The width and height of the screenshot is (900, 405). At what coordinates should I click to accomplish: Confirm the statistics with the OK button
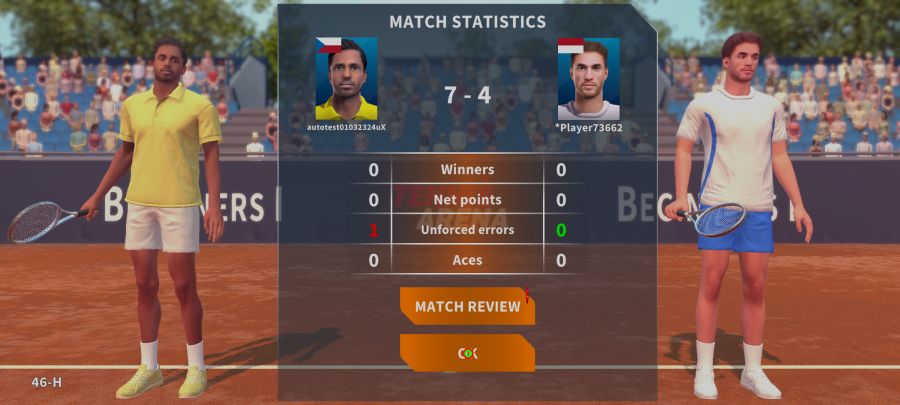(x=467, y=353)
